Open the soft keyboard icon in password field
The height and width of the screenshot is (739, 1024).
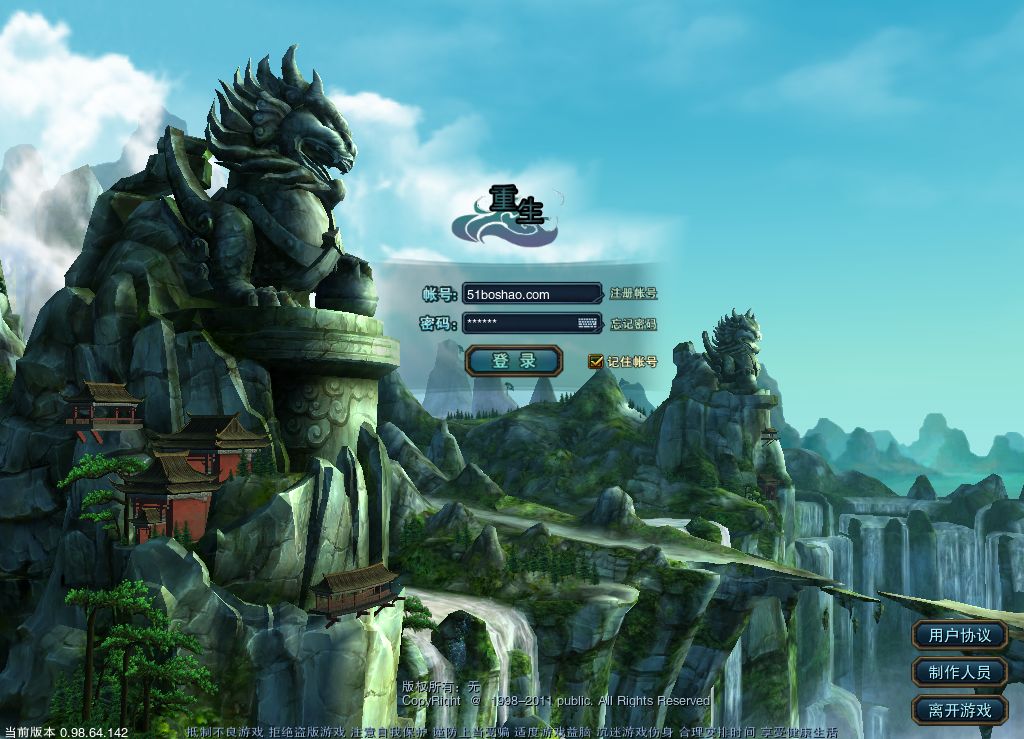[587, 323]
